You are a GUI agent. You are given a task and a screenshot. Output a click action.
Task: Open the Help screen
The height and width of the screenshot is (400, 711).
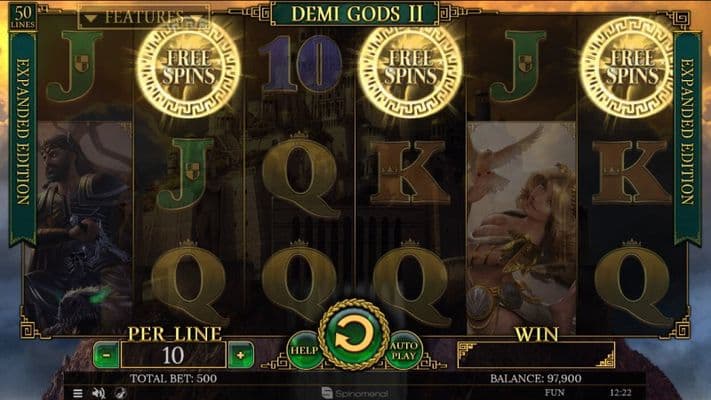pos(304,349)
